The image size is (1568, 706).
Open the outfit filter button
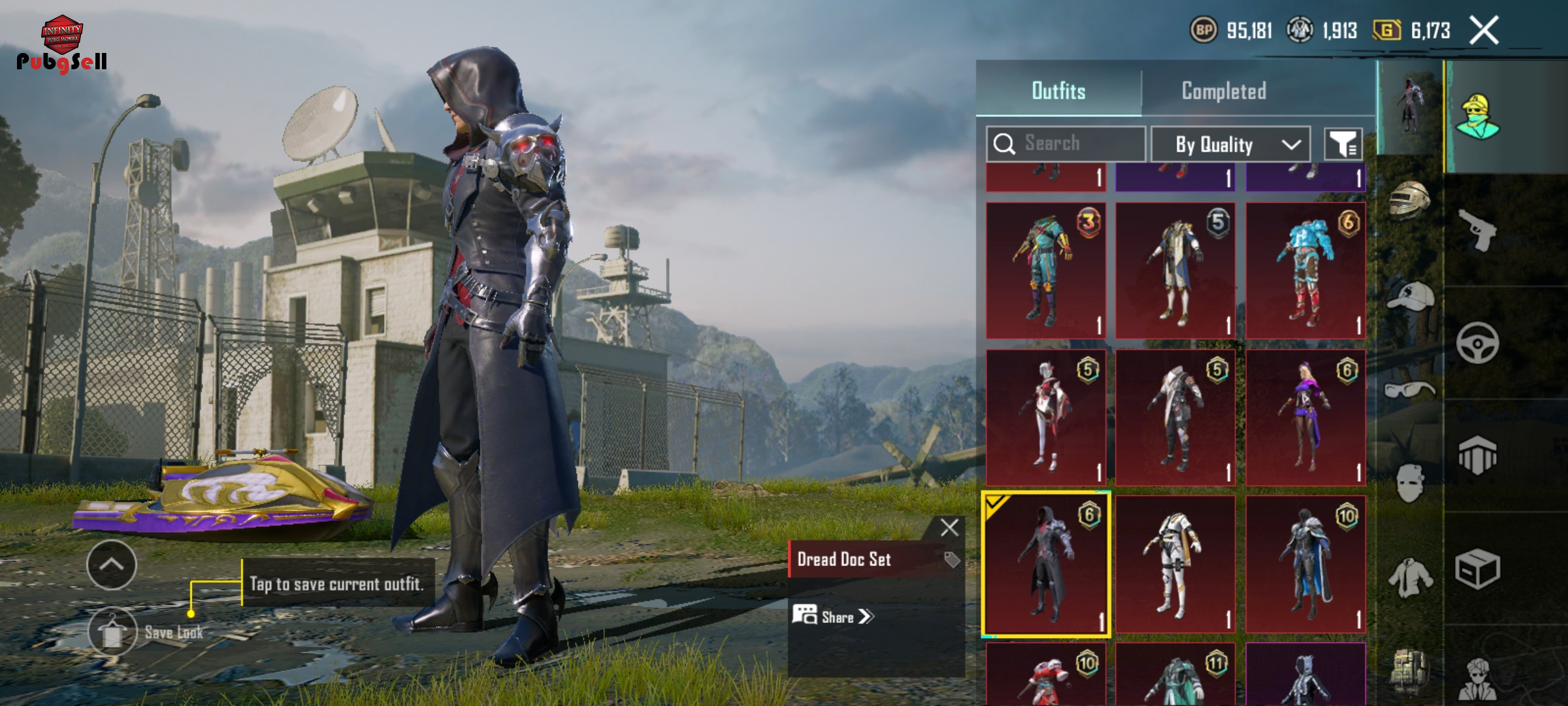1343,144
